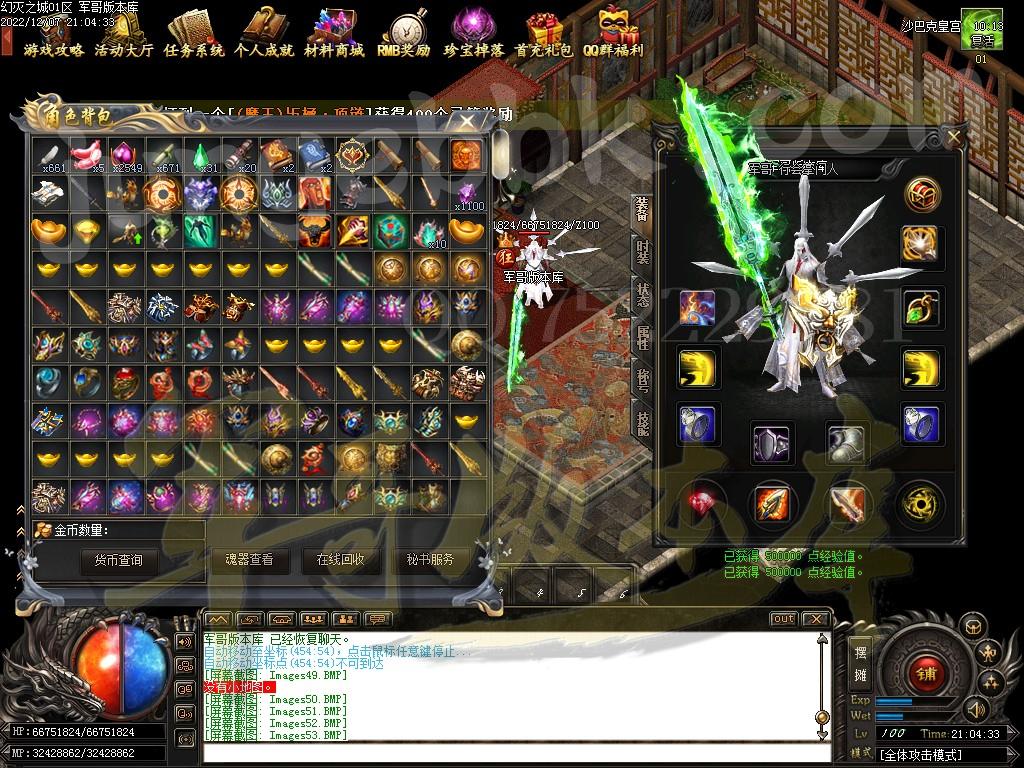
Task: Open the 秘书服务 secretary service
Action: point(430,560)
